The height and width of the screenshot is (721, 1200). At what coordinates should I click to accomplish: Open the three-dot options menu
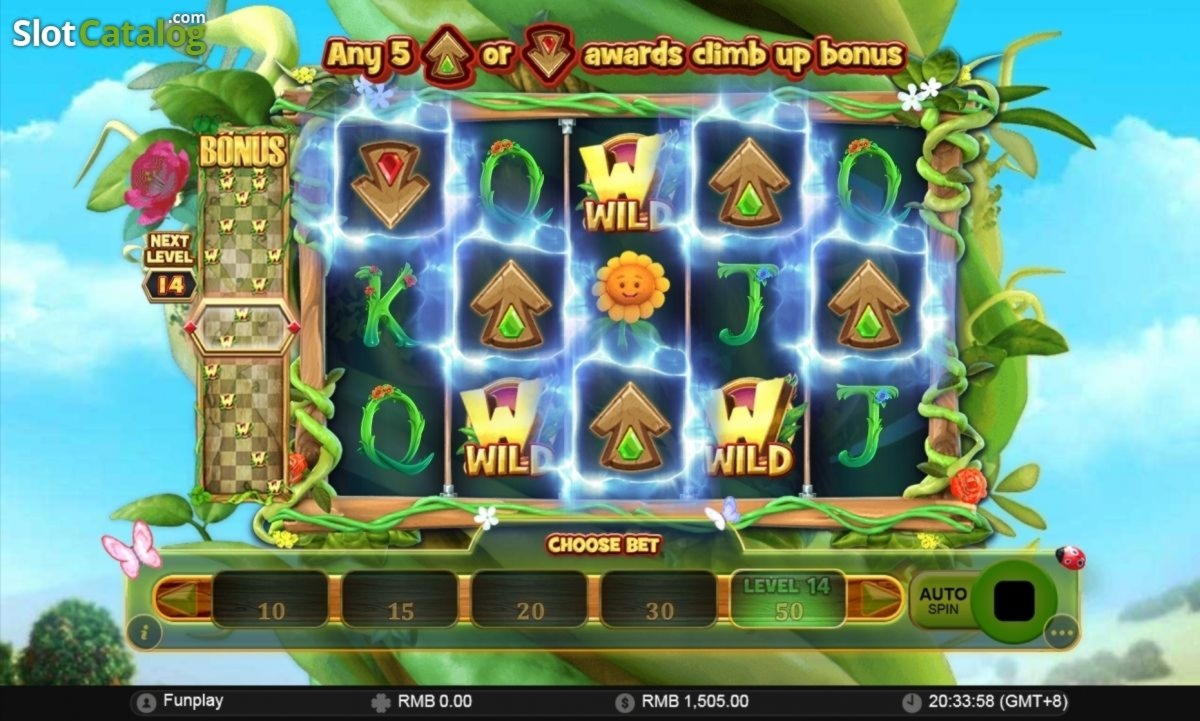coord(1061,632)
